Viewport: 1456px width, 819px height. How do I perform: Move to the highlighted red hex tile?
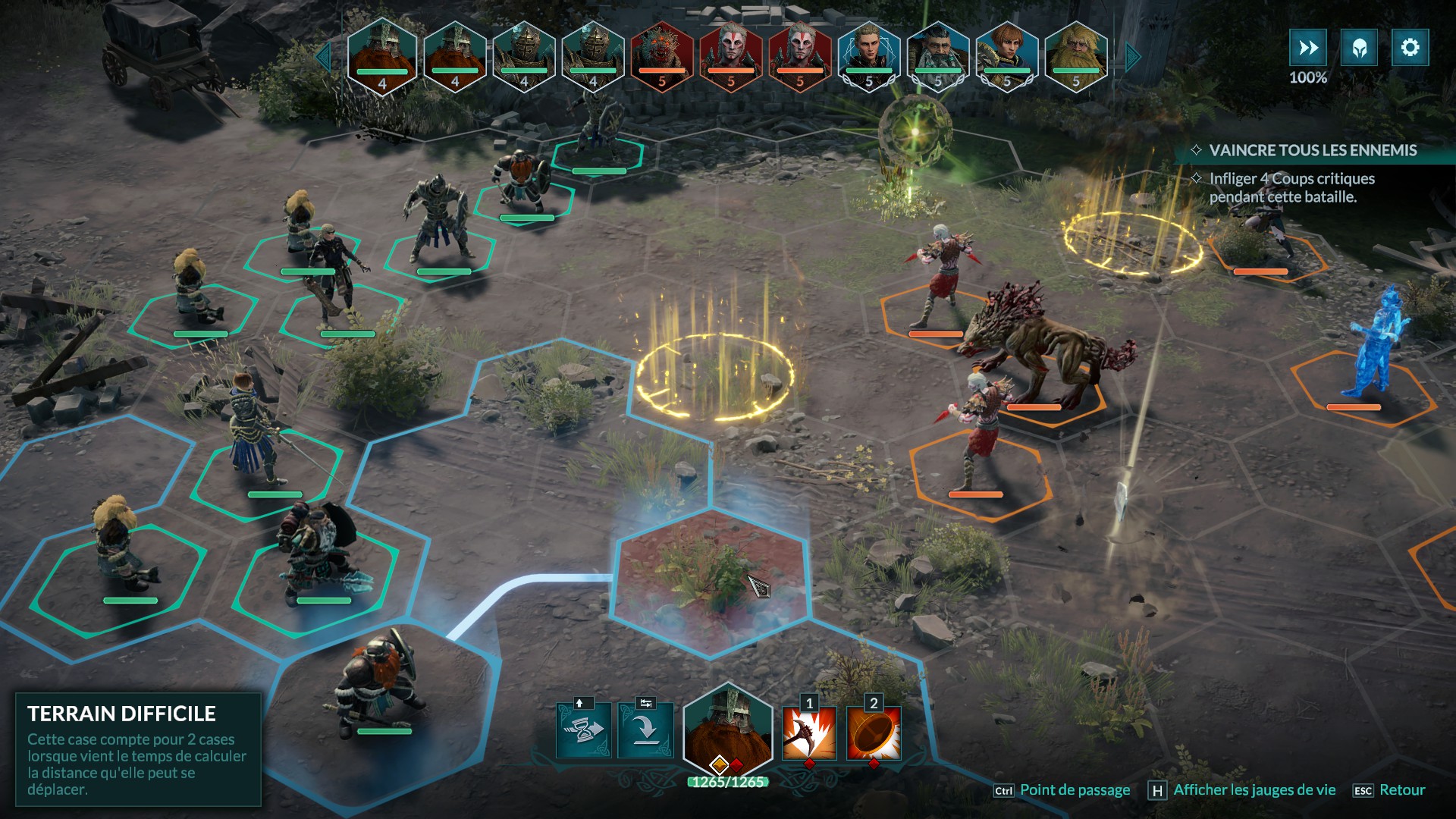click(709, 580)
